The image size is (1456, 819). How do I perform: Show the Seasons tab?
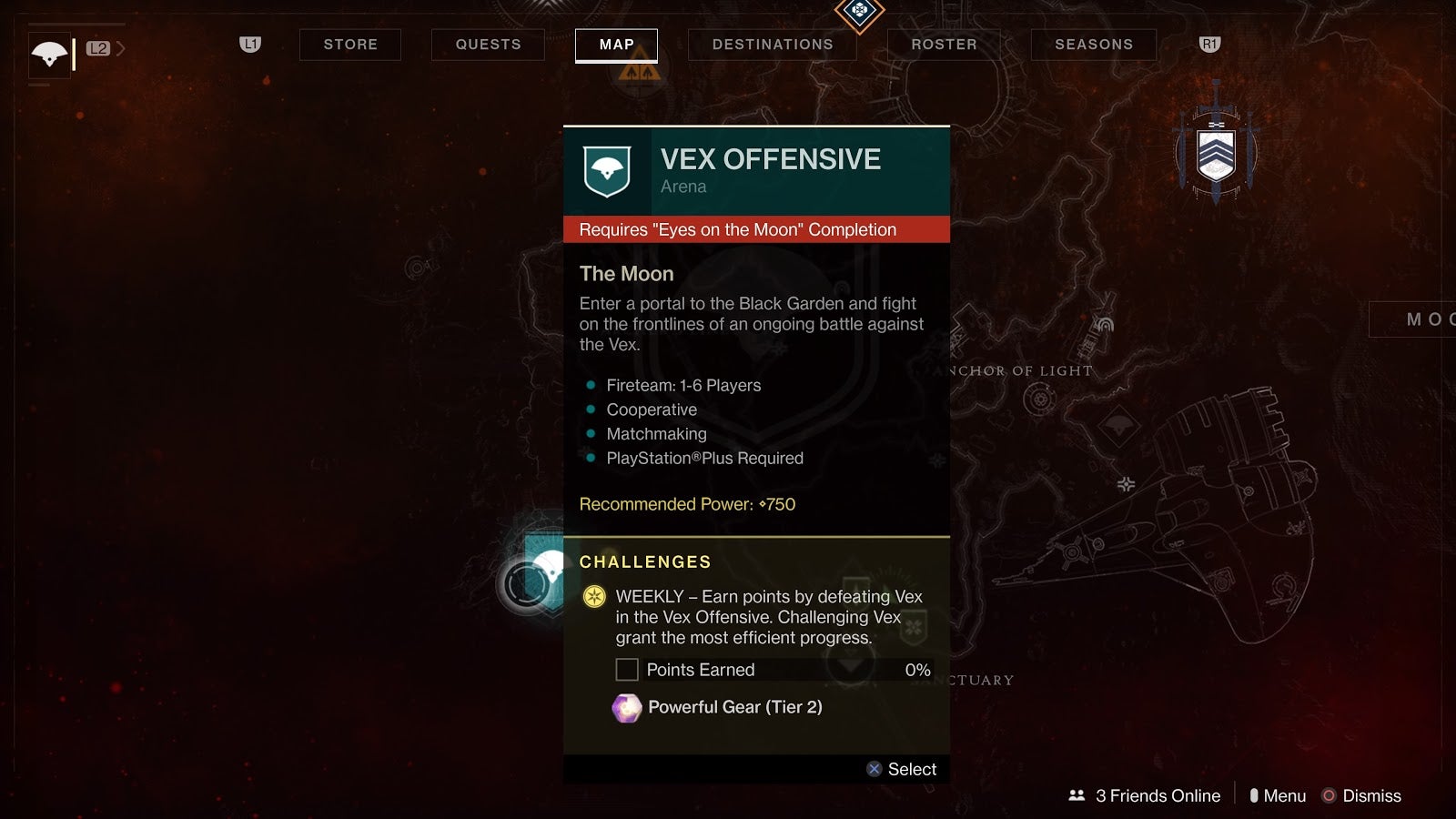[1093, 45]
